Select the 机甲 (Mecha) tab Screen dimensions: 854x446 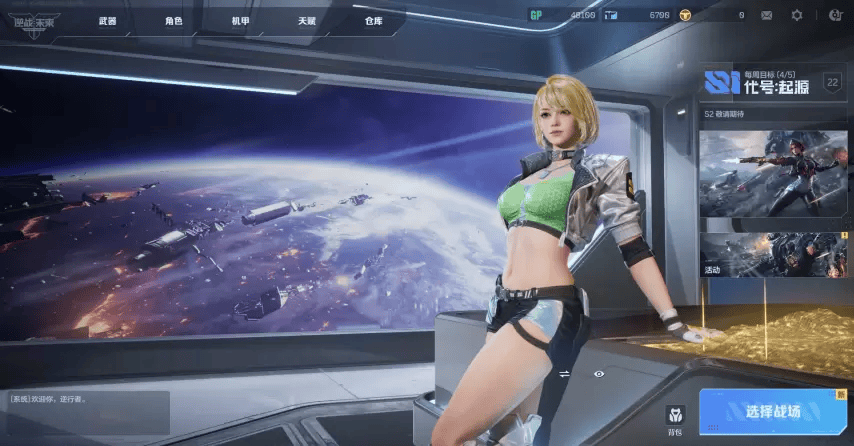click(x=241, y=20)
